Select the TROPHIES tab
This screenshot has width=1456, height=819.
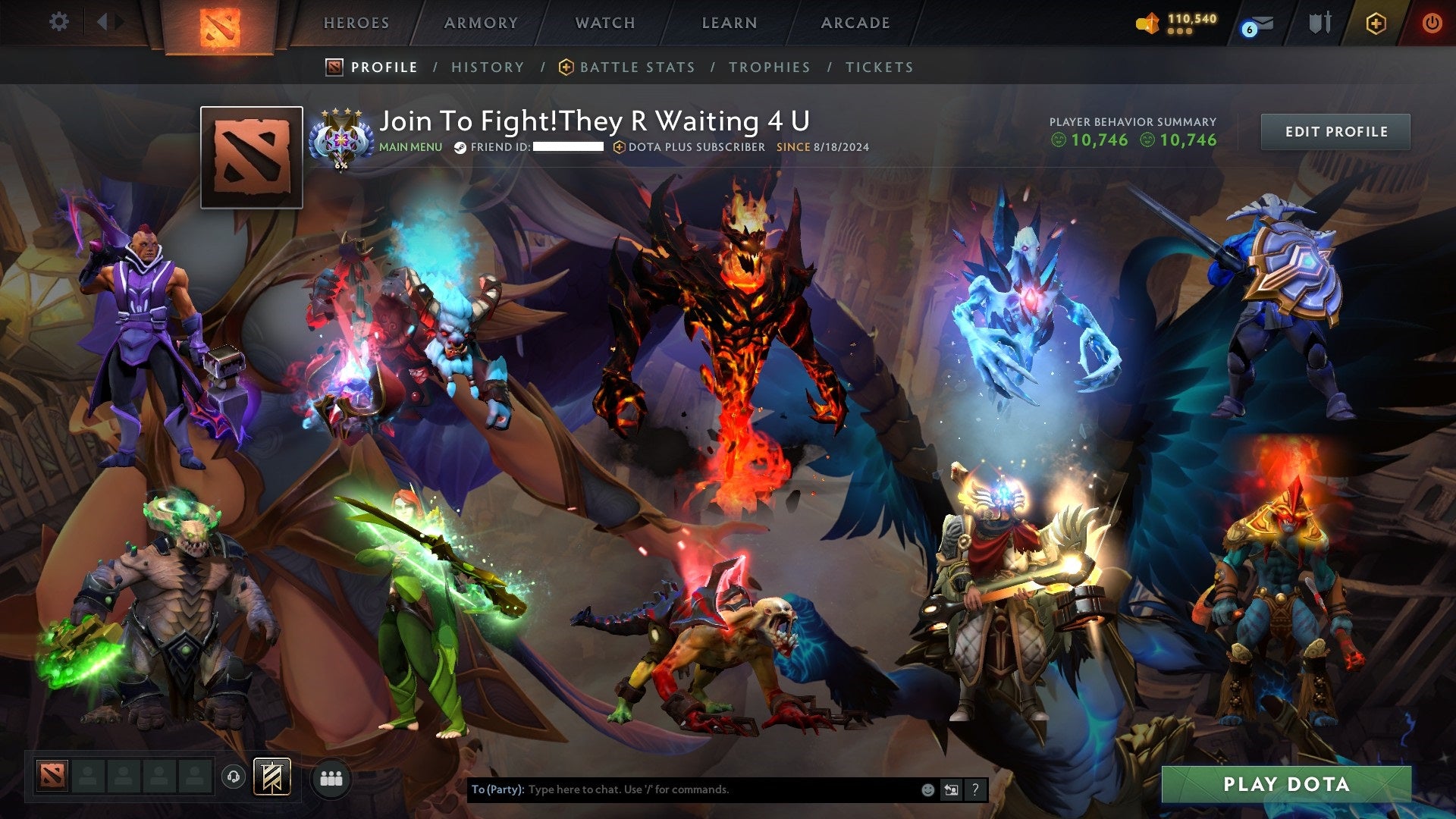pos(769,67)
